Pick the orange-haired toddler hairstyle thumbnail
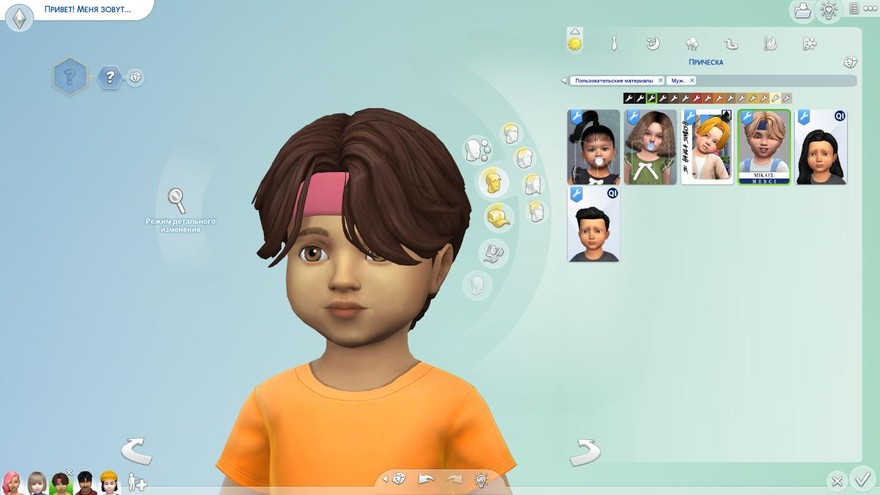The image size is (880, 495). (x=707, y=147)
